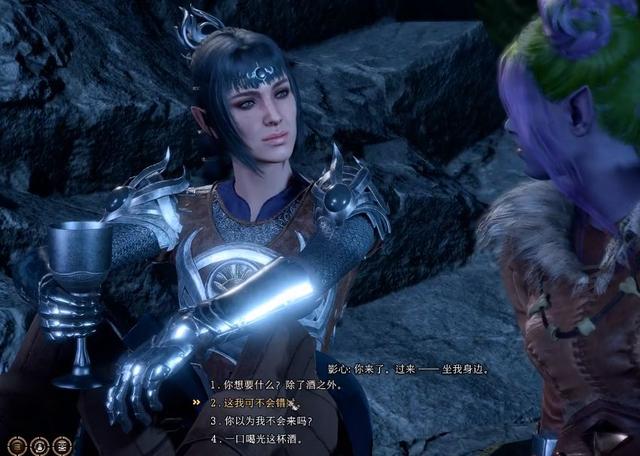
Task: Click the first round icon with stacked lines
Action: 17,445
